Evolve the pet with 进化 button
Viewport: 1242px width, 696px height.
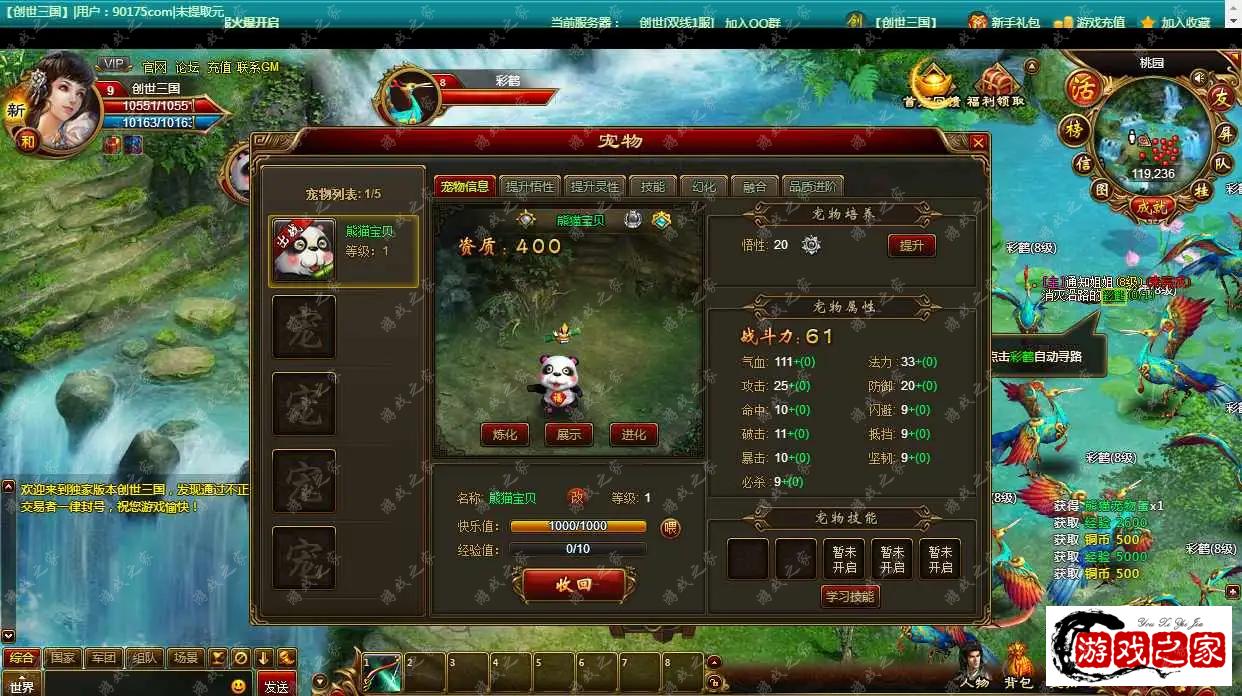coord(634,434)
